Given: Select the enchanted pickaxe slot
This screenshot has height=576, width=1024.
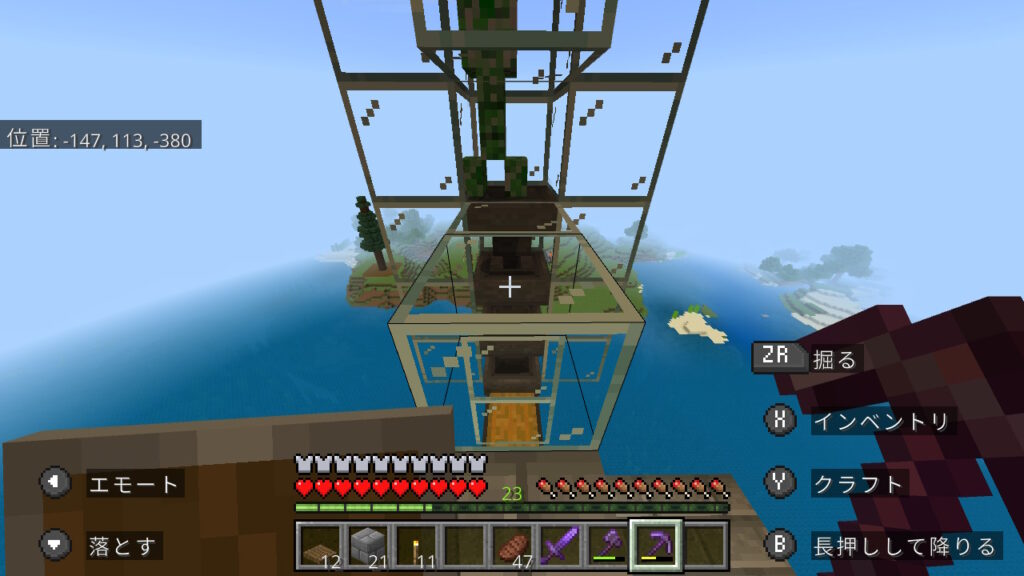Looking at the screenshot, I should click(x=655, y=544).
